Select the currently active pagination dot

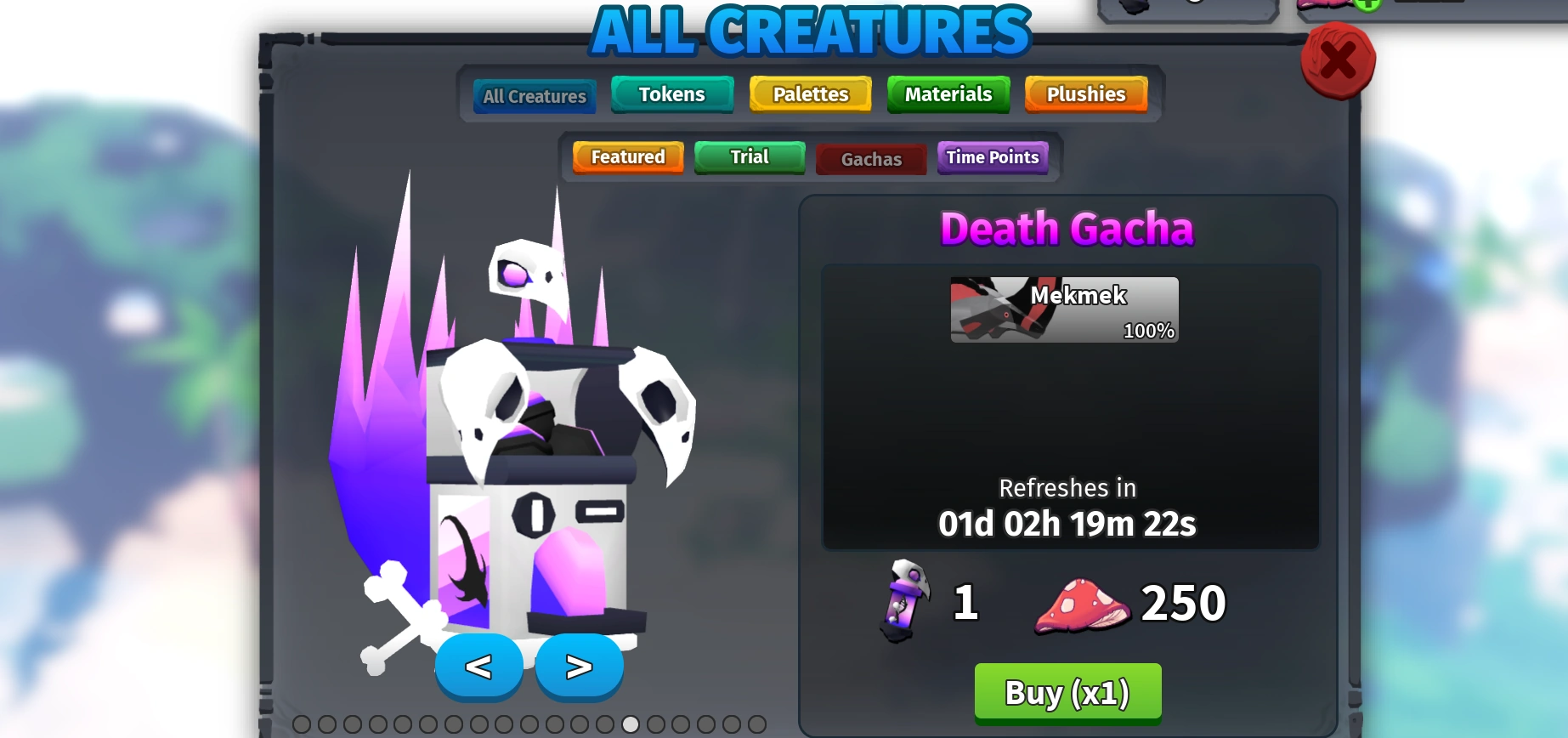coord(630,724)
